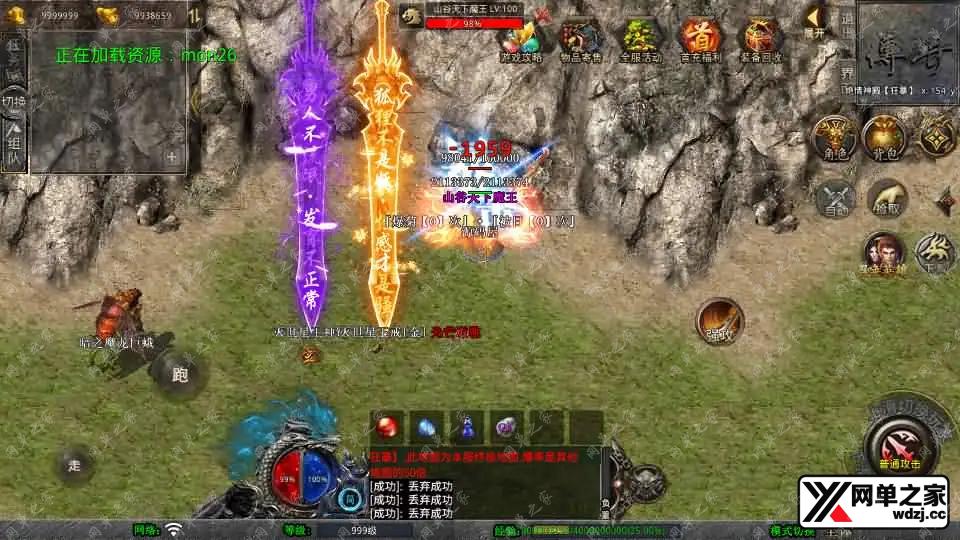The height and width of the screenshot is (540, 960).
Task: Use the 普通攻击 normal attack button
Action: pos(897,445)
